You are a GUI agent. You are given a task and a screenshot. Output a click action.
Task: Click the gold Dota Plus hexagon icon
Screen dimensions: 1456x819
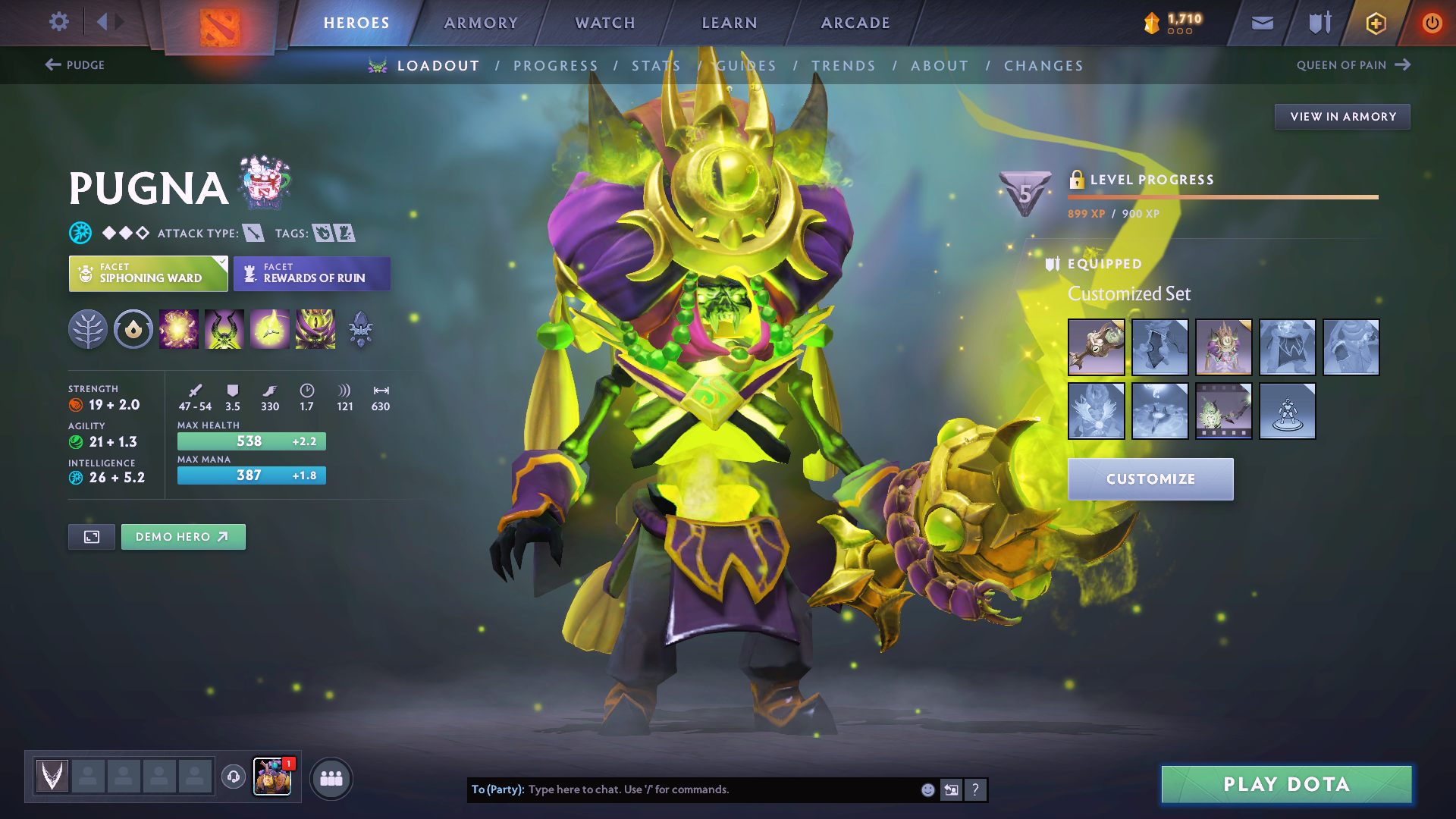1375,23
